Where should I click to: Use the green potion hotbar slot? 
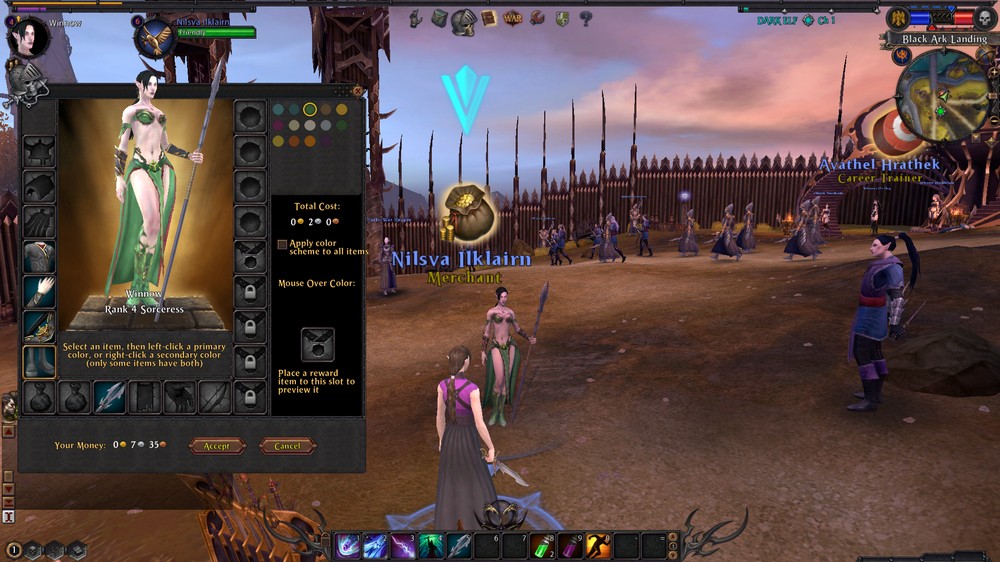click(x=542, y=546)
